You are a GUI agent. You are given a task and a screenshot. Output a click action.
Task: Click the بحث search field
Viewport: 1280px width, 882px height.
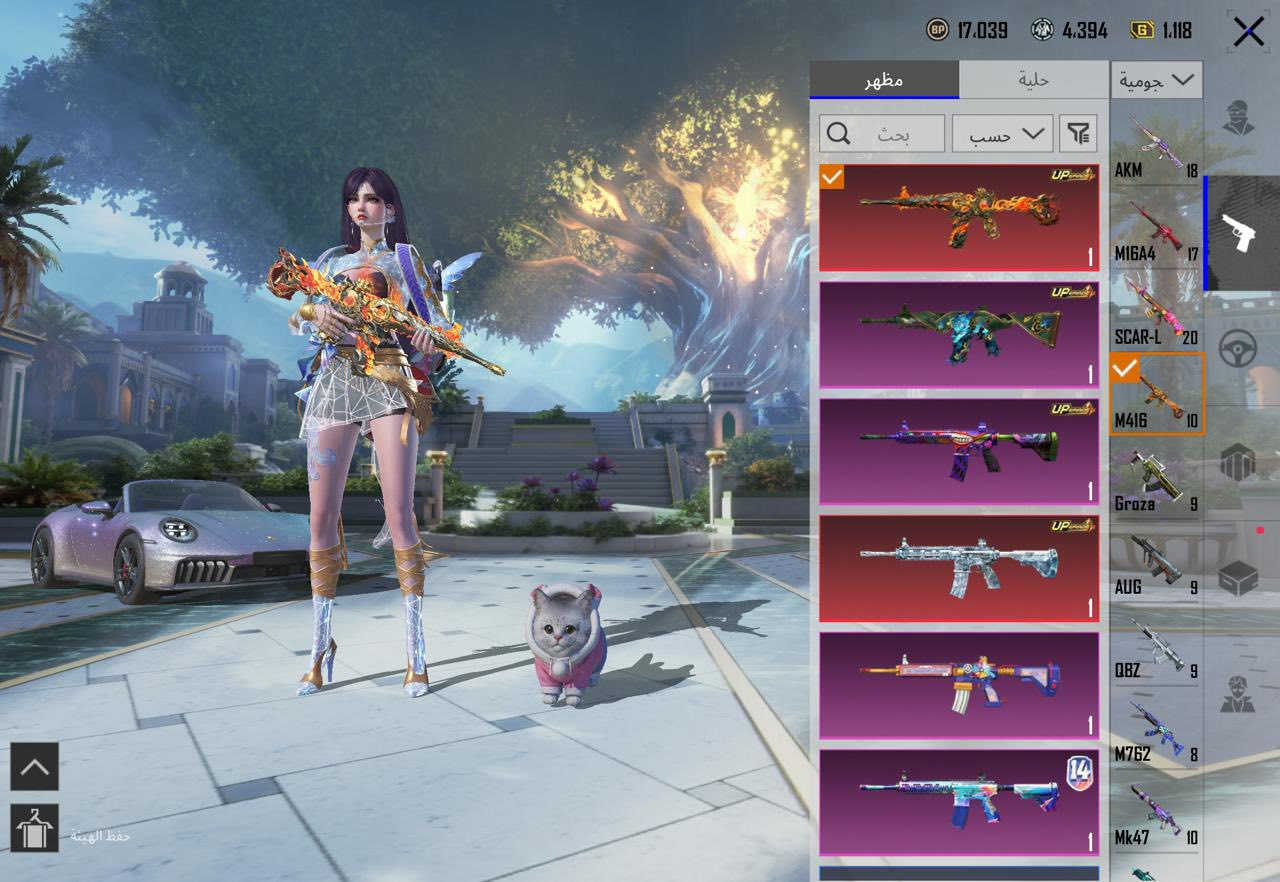882,133
